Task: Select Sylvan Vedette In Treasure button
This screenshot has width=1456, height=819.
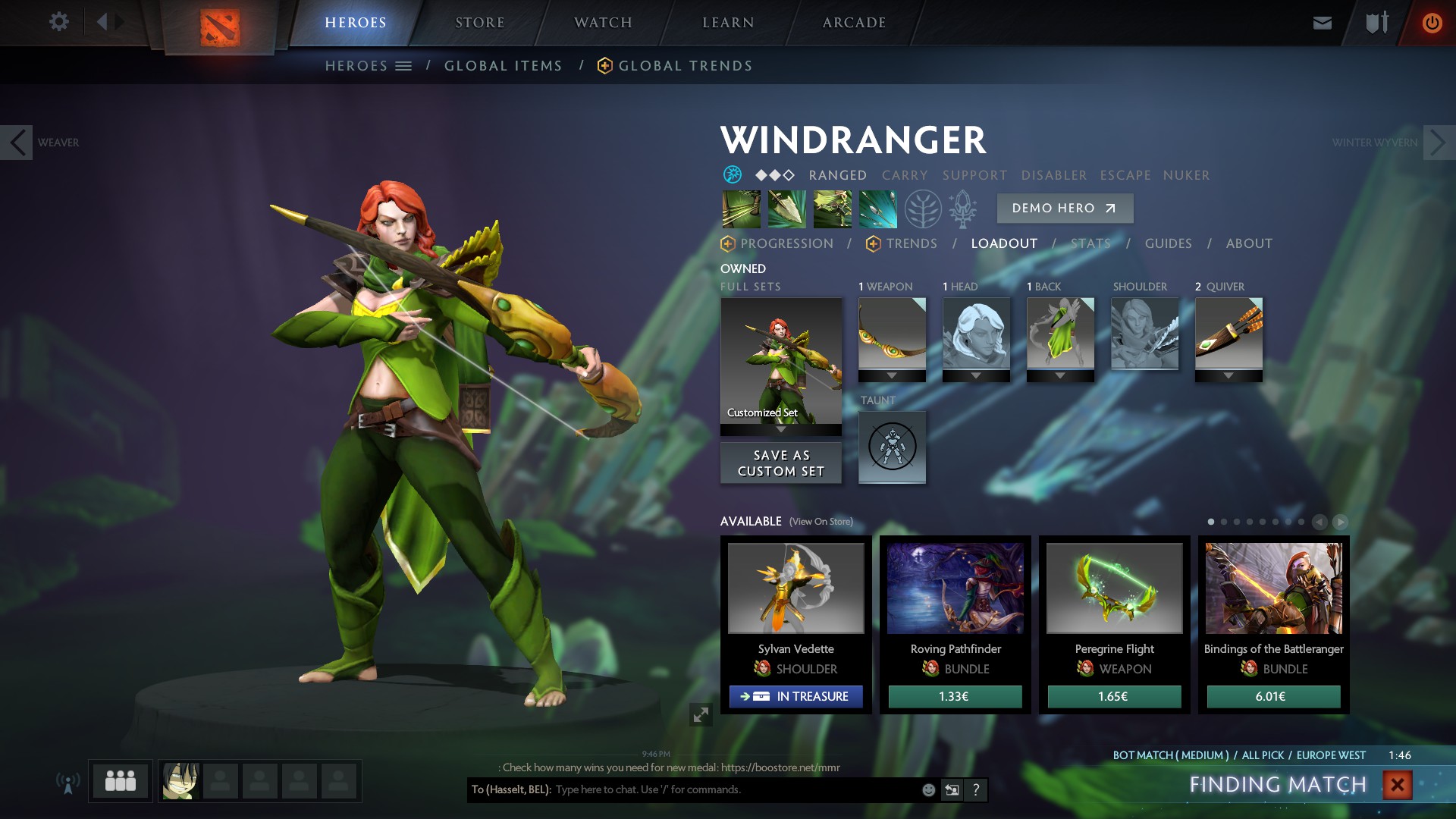Action: click(795, 696)
